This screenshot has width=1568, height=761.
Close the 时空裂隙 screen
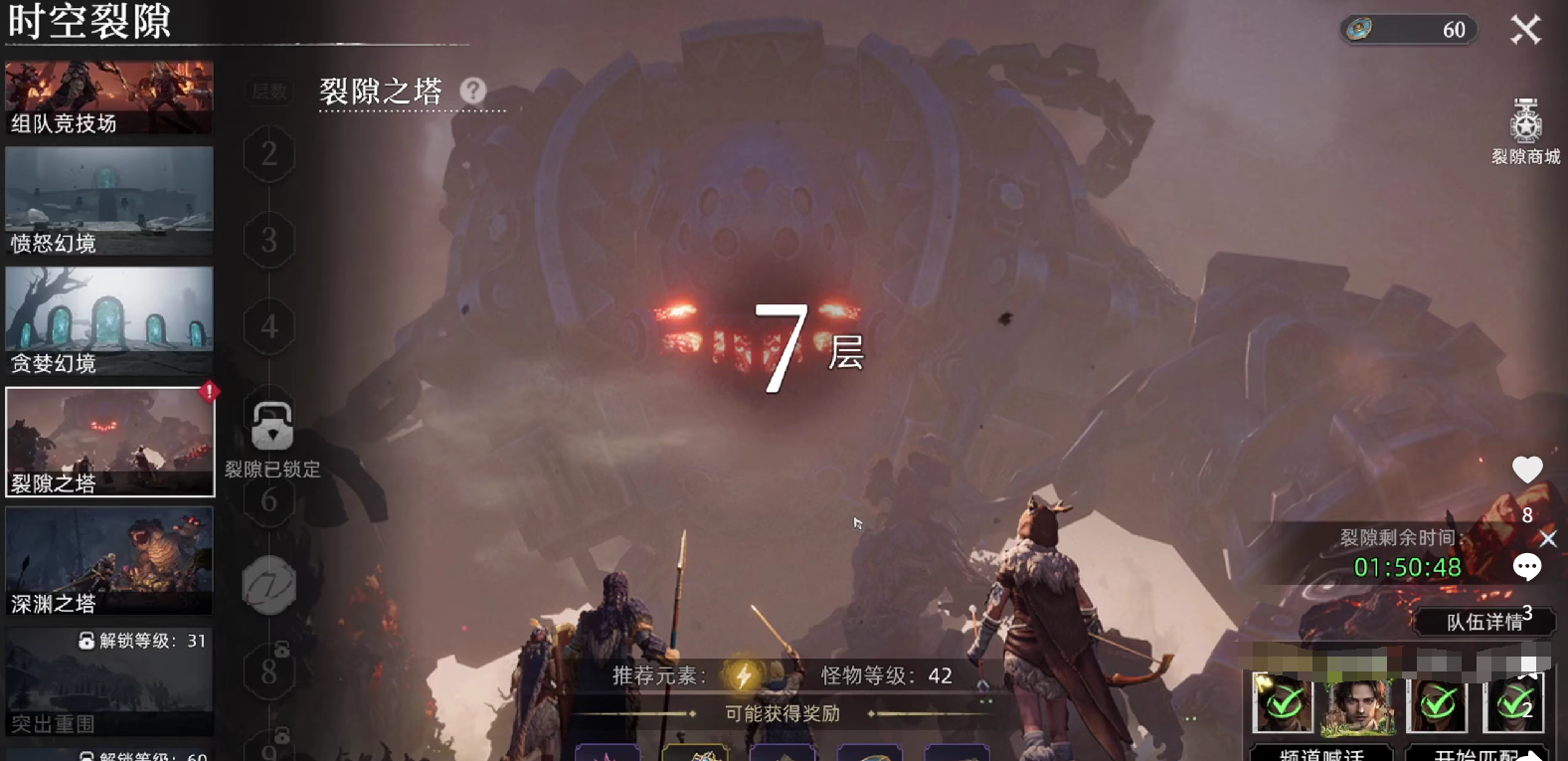(x=1525, y=30)
